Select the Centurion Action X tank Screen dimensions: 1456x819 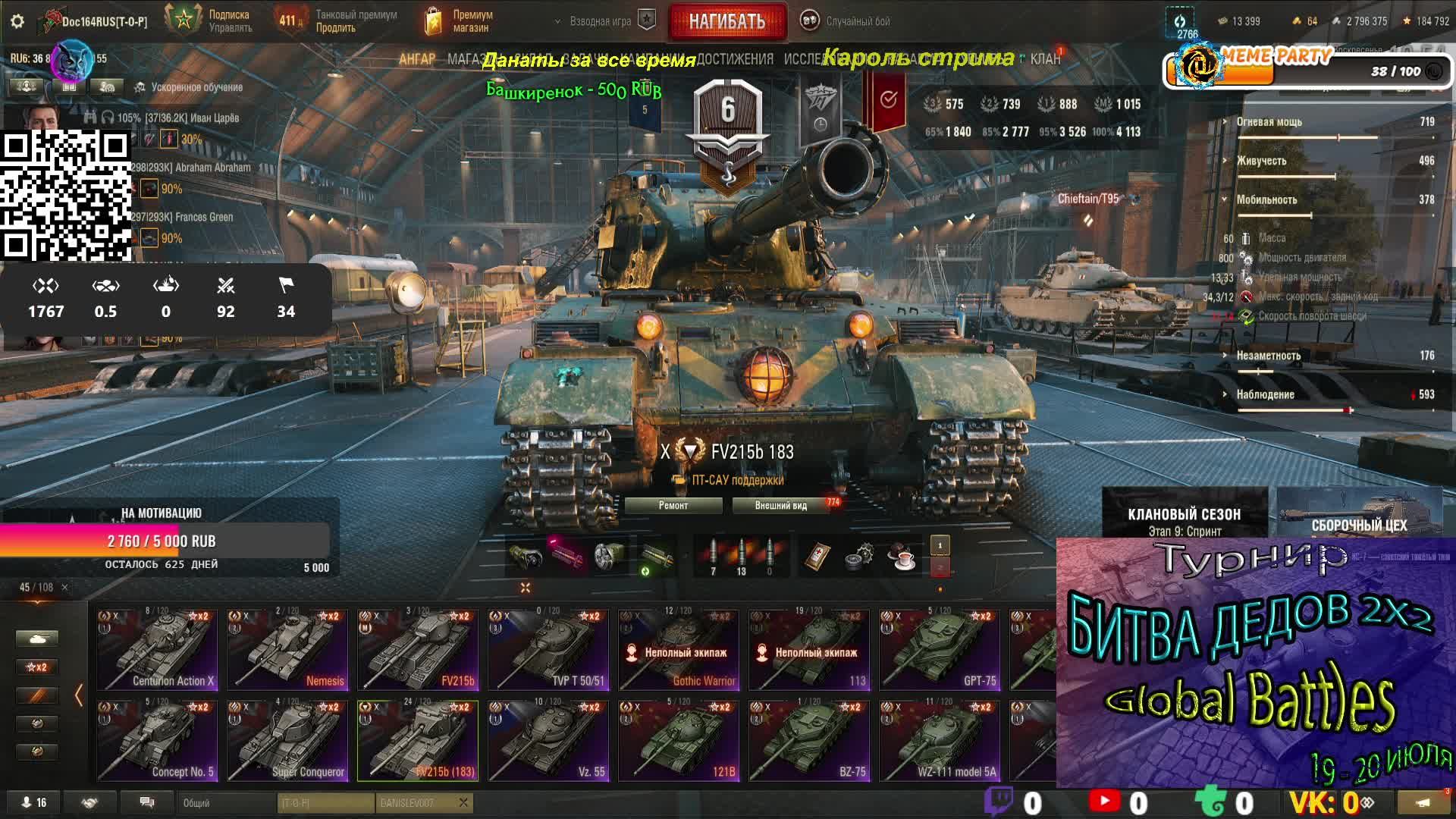point(158,650)
